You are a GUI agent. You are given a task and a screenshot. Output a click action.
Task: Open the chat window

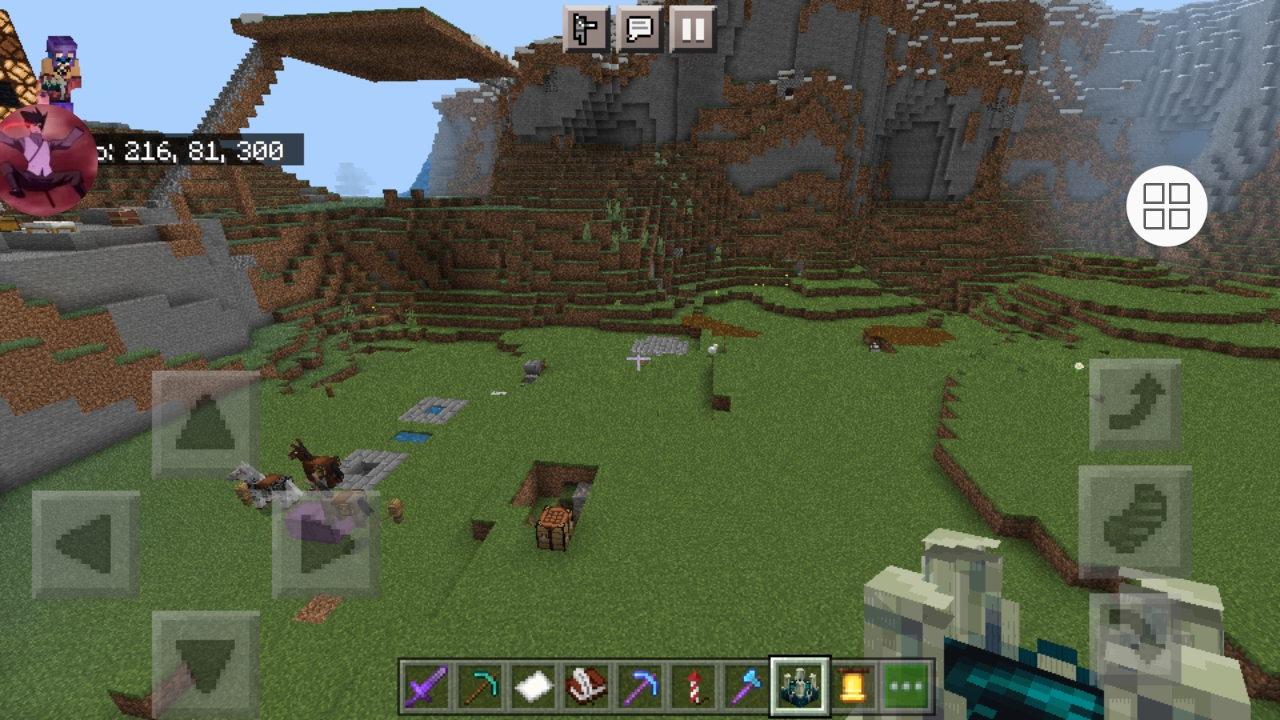pos(640,28)
